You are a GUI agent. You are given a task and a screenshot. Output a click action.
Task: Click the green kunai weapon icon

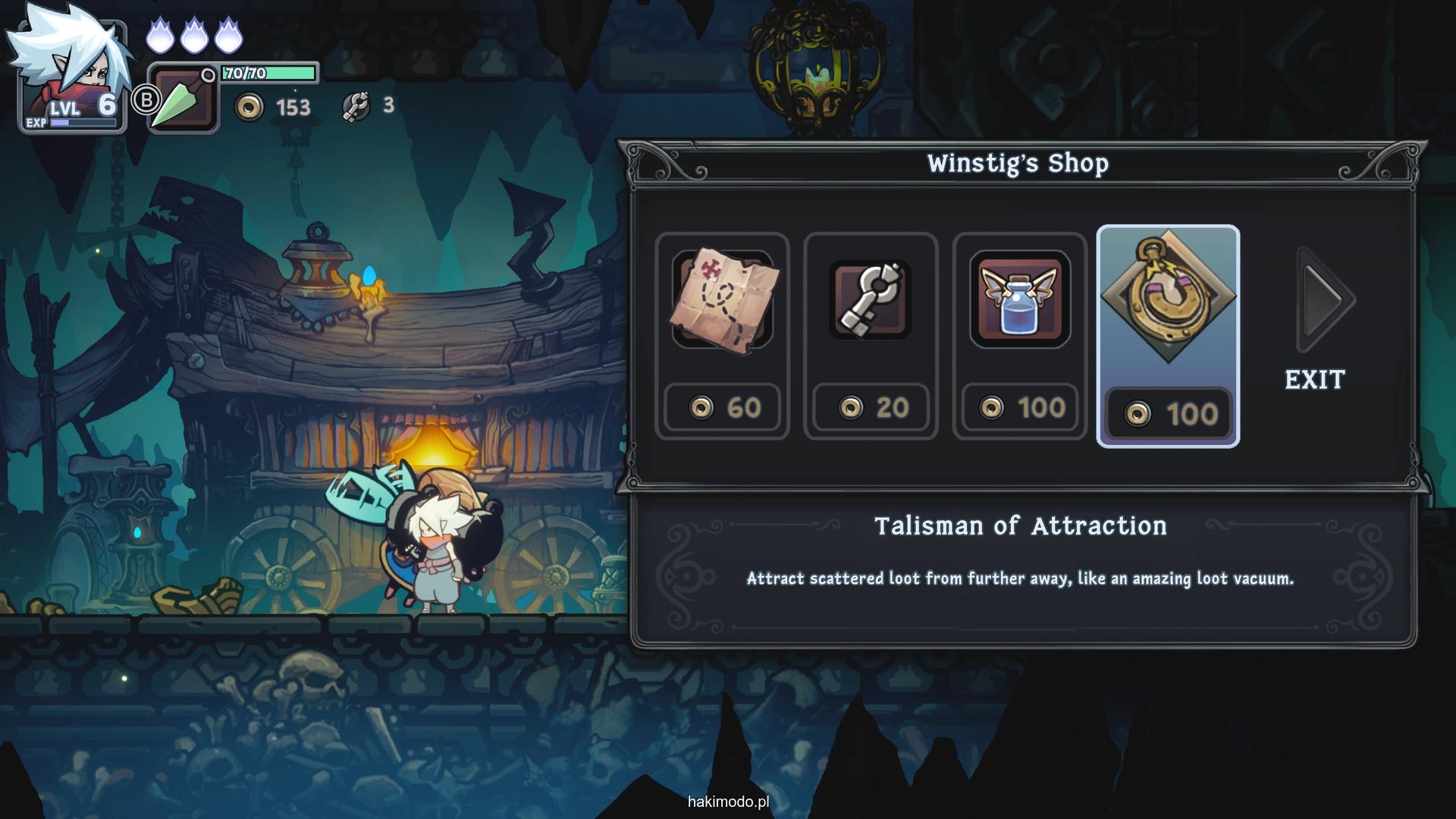[x=182, y=100]
